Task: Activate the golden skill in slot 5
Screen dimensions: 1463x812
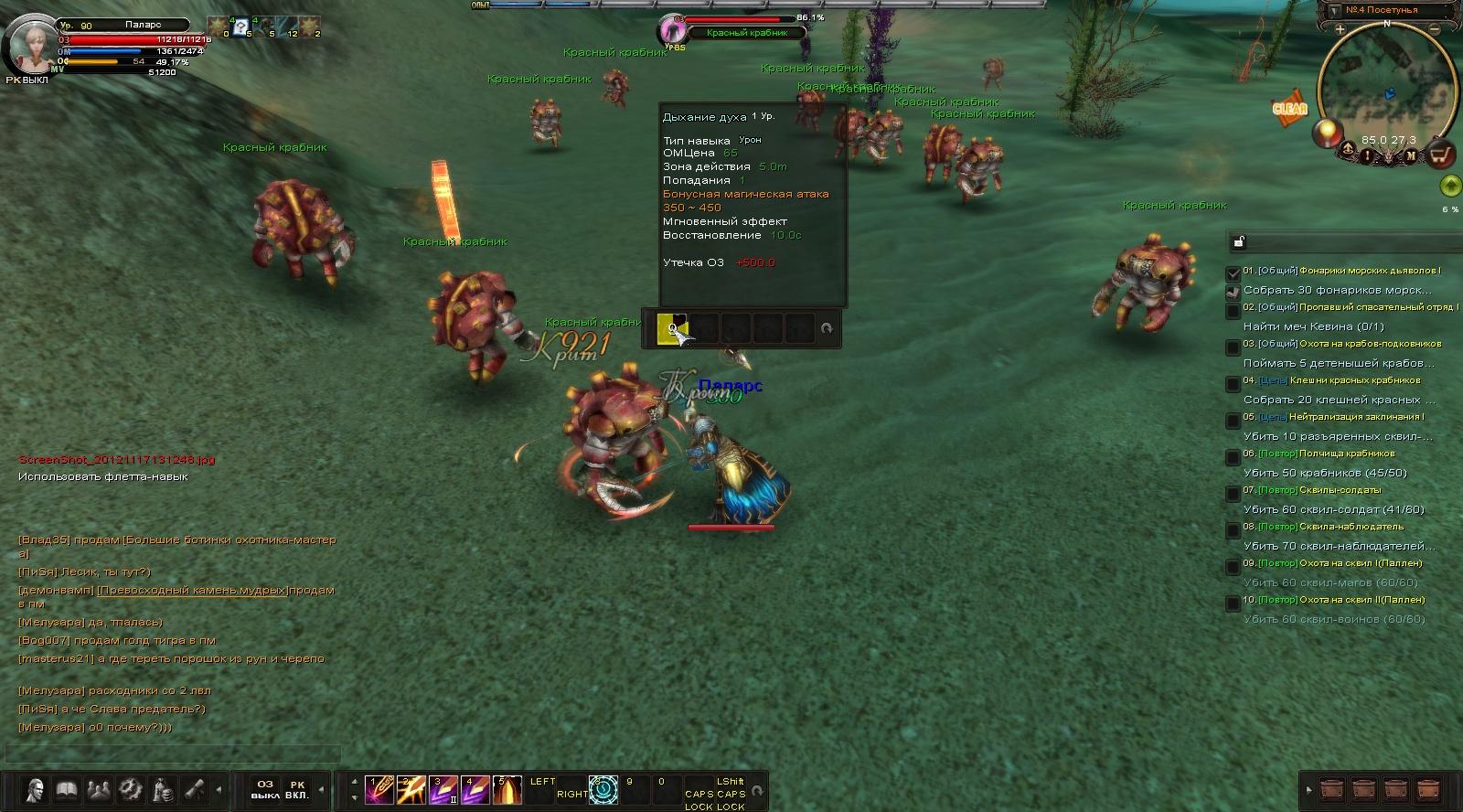Action: tap(507, 789)
